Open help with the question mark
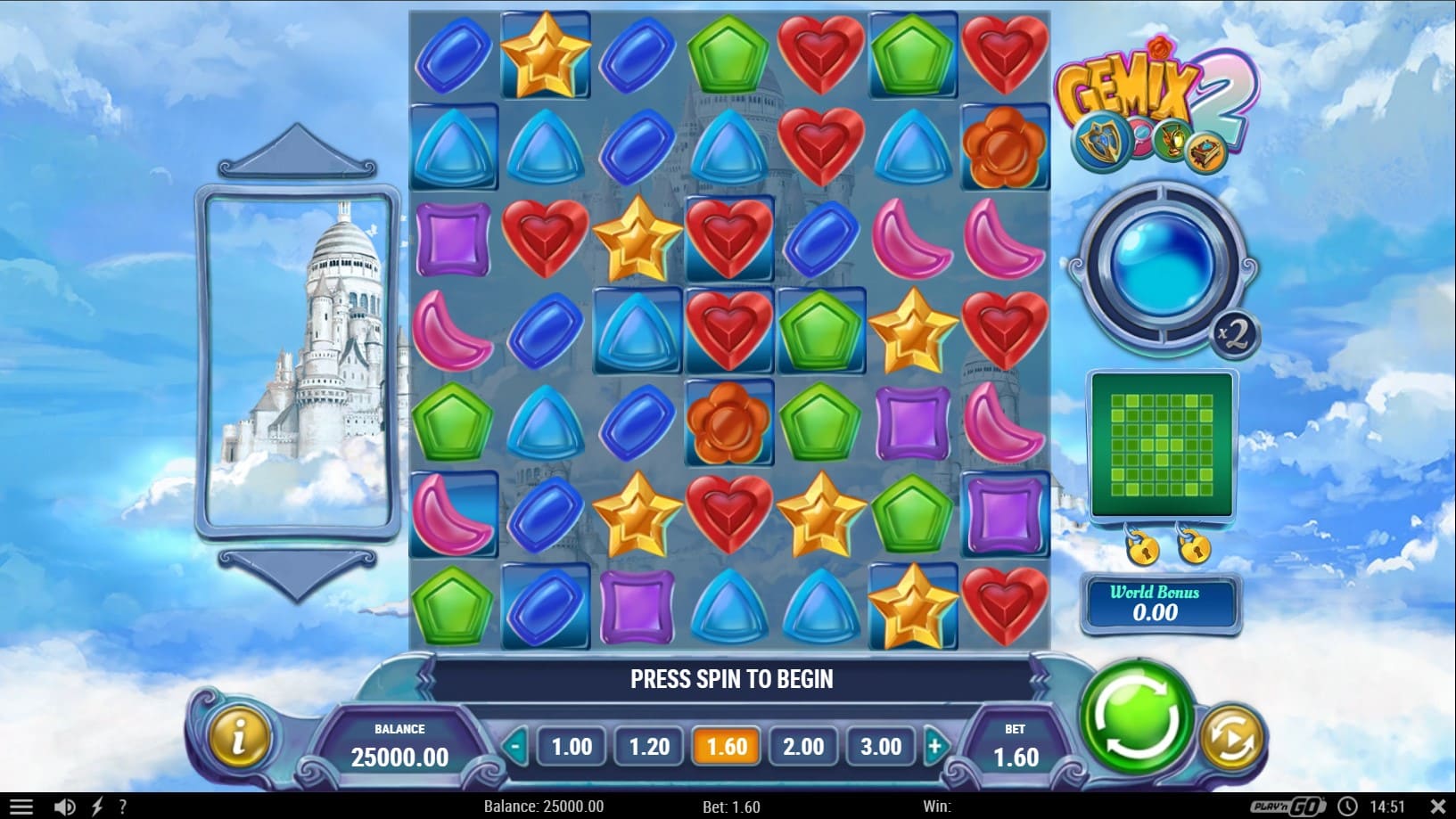Viewport: 1456px width, 819px height. (x=123, y=807)
